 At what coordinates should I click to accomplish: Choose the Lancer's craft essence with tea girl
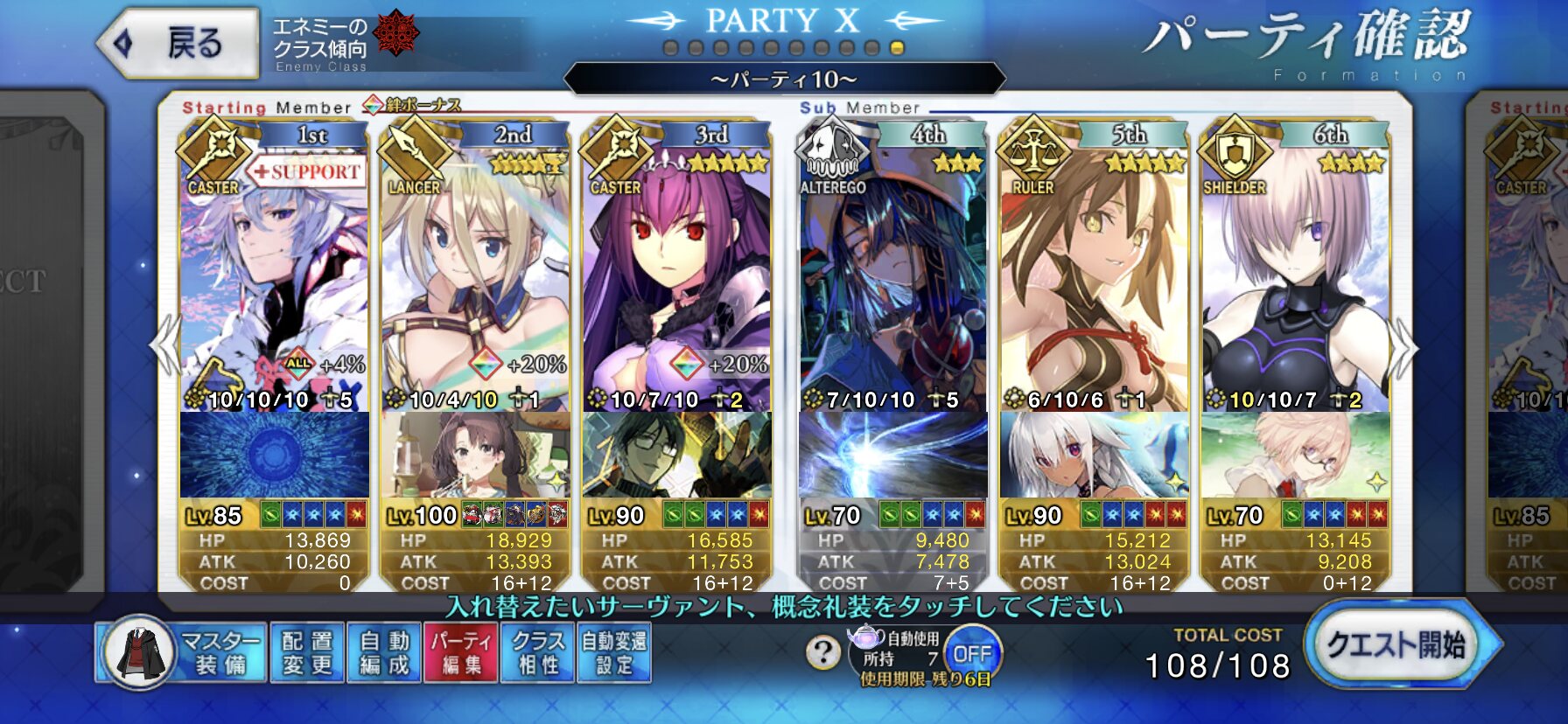[x=475, y=455]
